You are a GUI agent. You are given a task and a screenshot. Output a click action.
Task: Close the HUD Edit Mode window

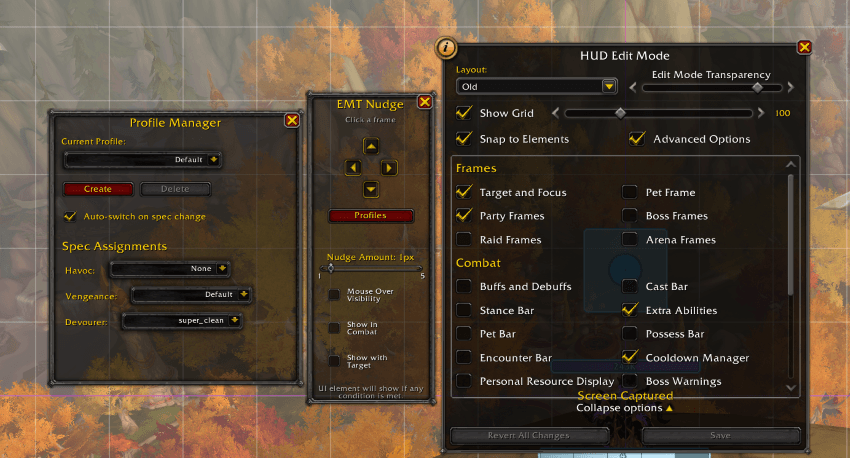coord(804,47)
